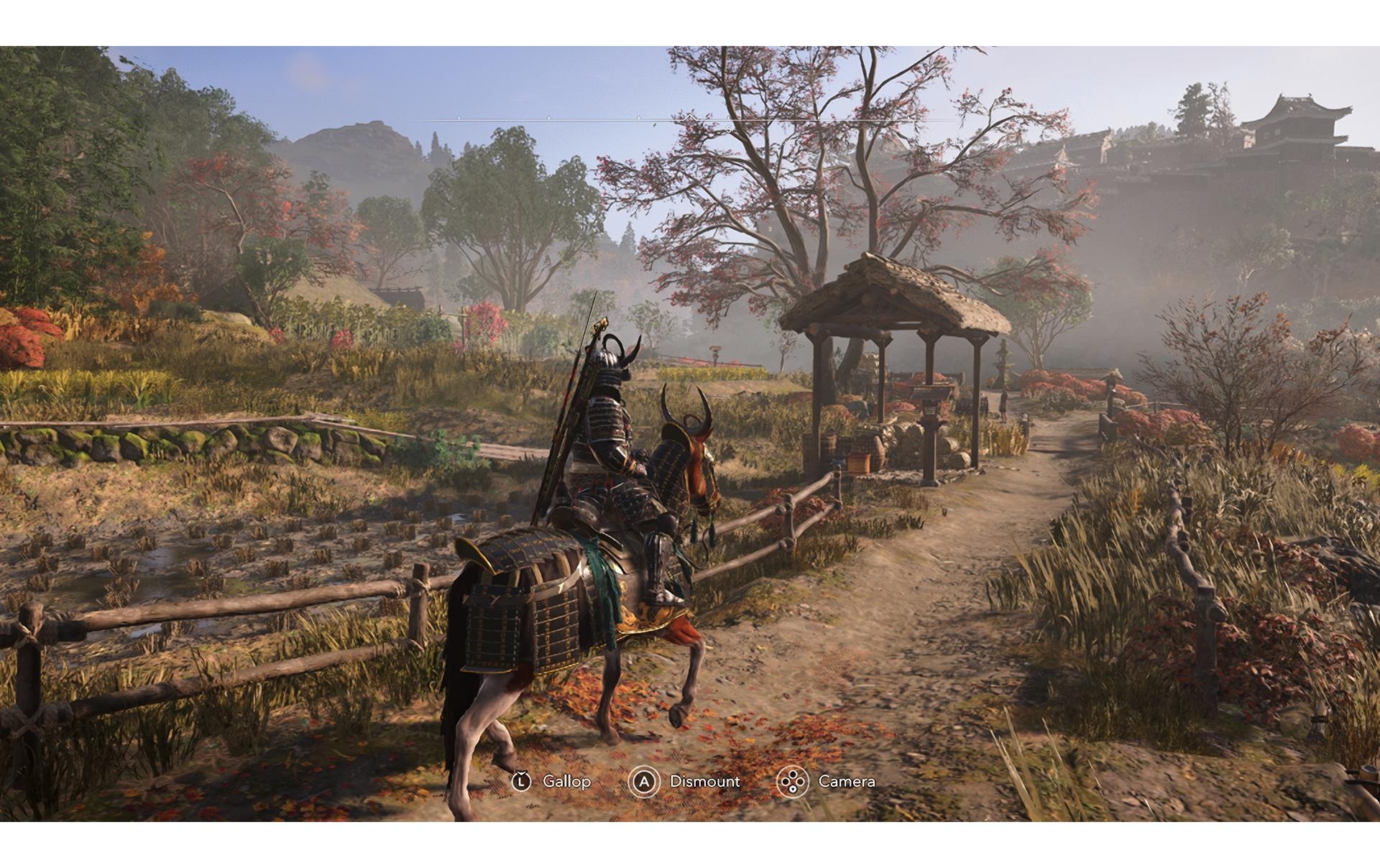Toggle Gallop via its prompt label

click(566, 782)
